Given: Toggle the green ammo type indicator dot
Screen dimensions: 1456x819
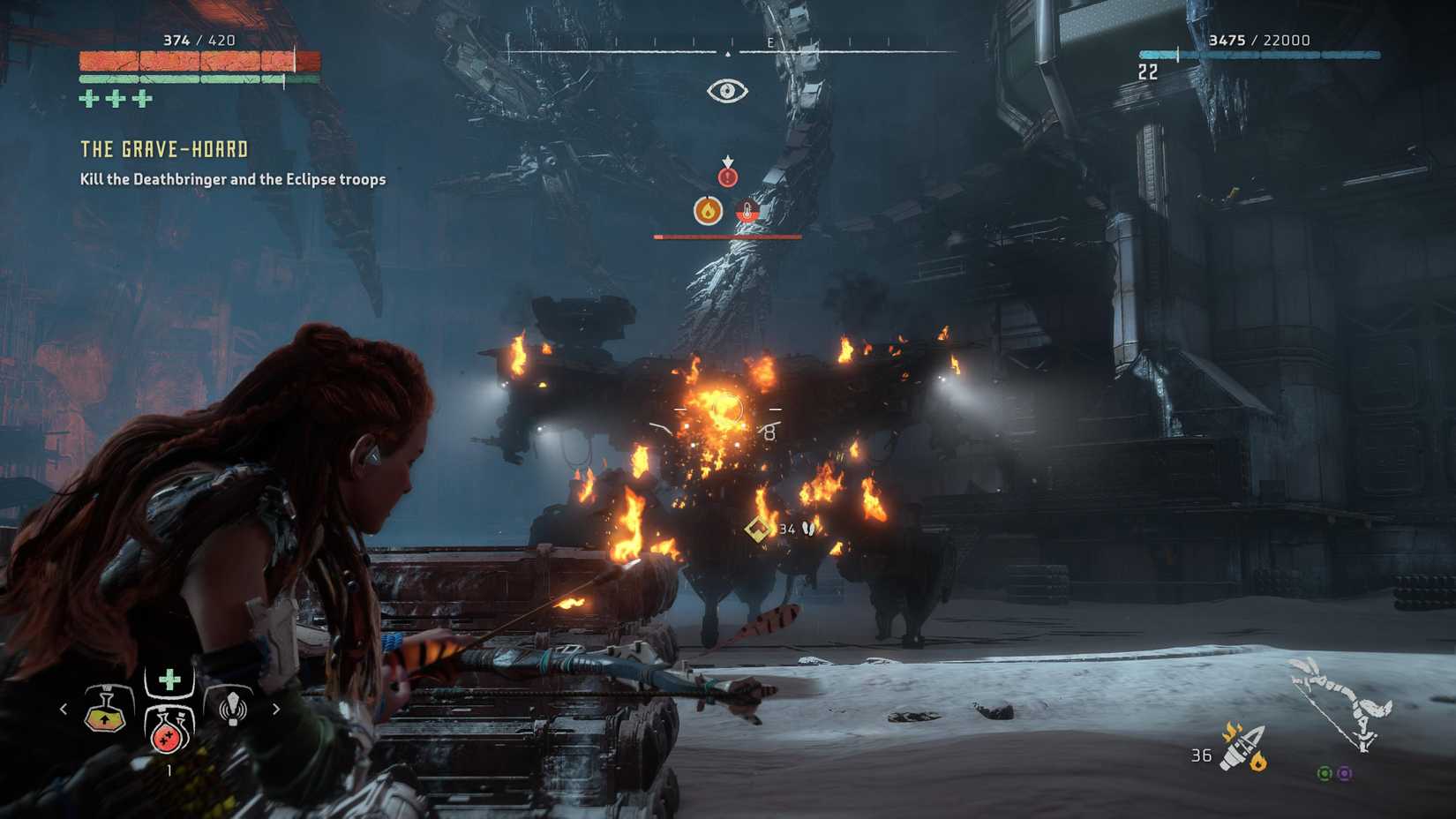Looking at the screenshot, I should (x=1325, y=774).
